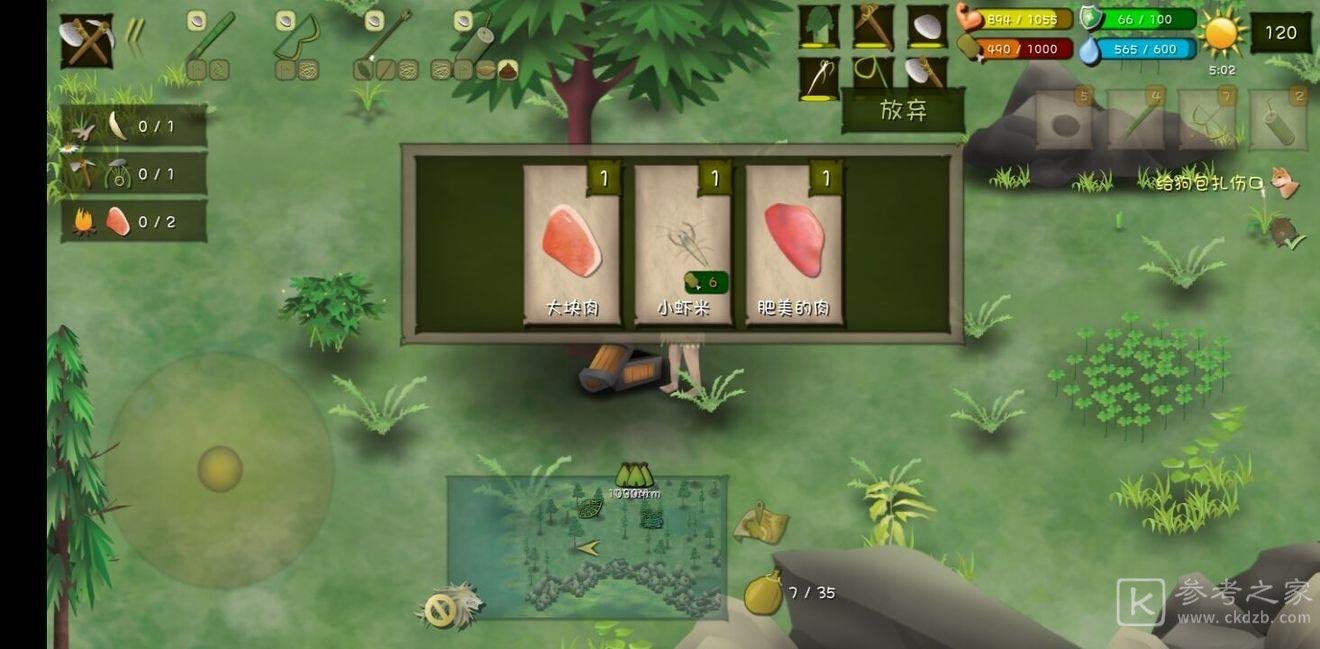The width and height of the screenshot is (1320, 649).
Task: Open the world map scroll icon
Action: (x=761, y=523)
